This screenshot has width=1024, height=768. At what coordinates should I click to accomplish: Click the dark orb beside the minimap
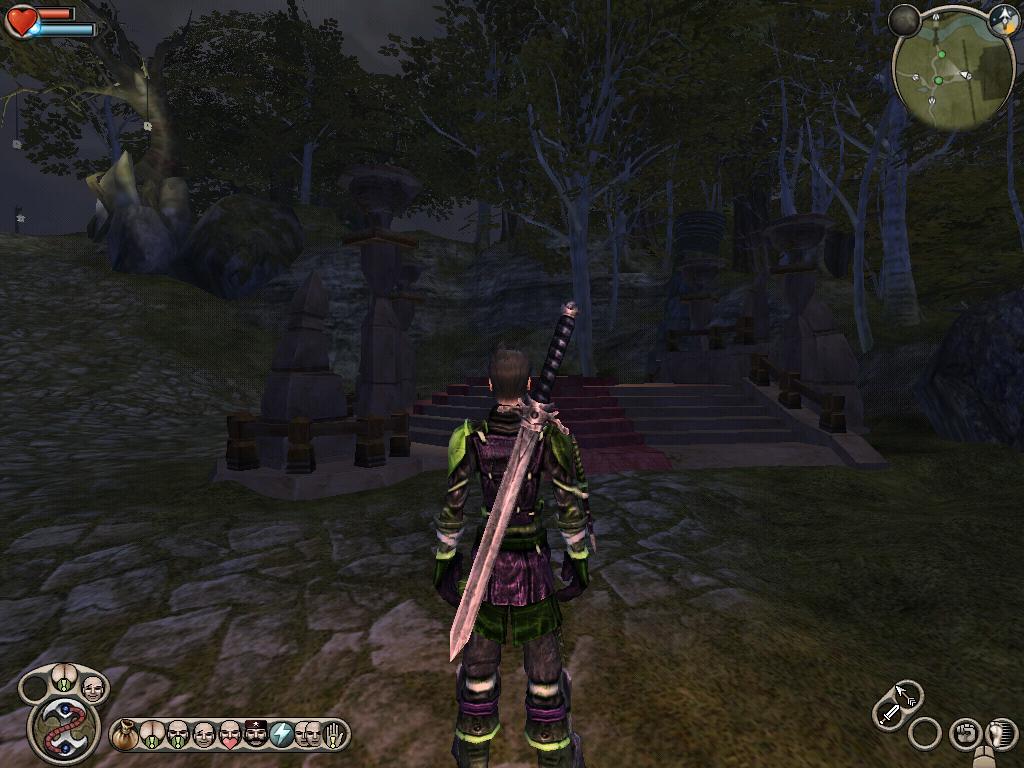point(904,20)
